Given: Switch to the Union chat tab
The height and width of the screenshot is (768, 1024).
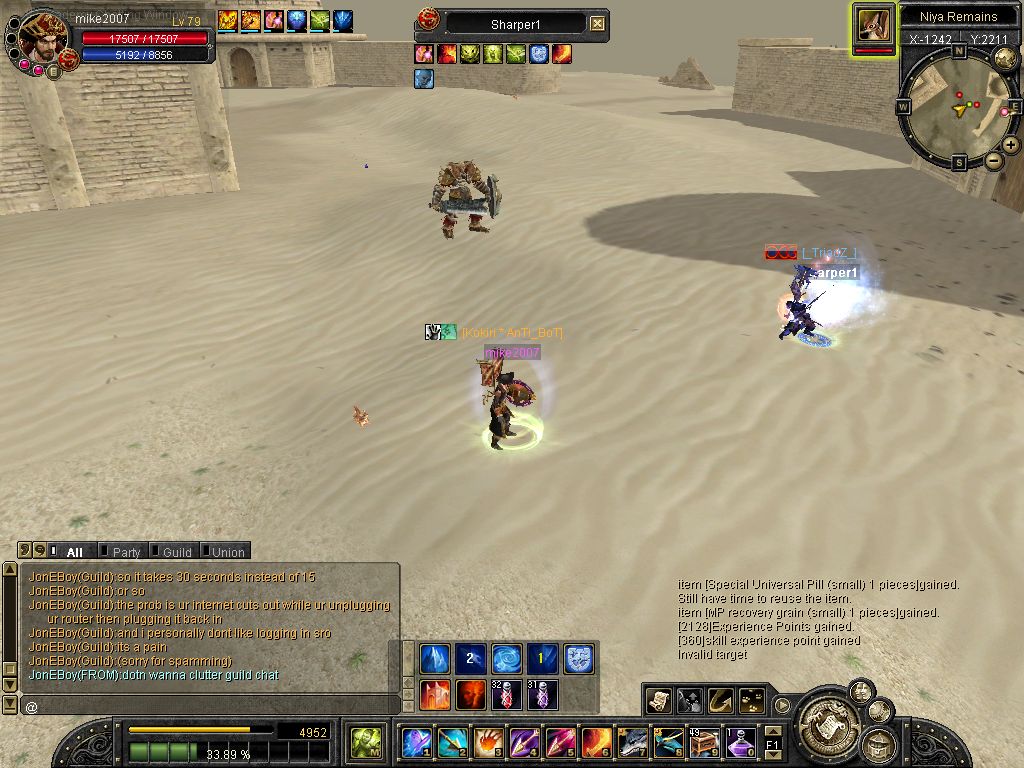Looking at the screenshot, I should (x=227, y=551).
